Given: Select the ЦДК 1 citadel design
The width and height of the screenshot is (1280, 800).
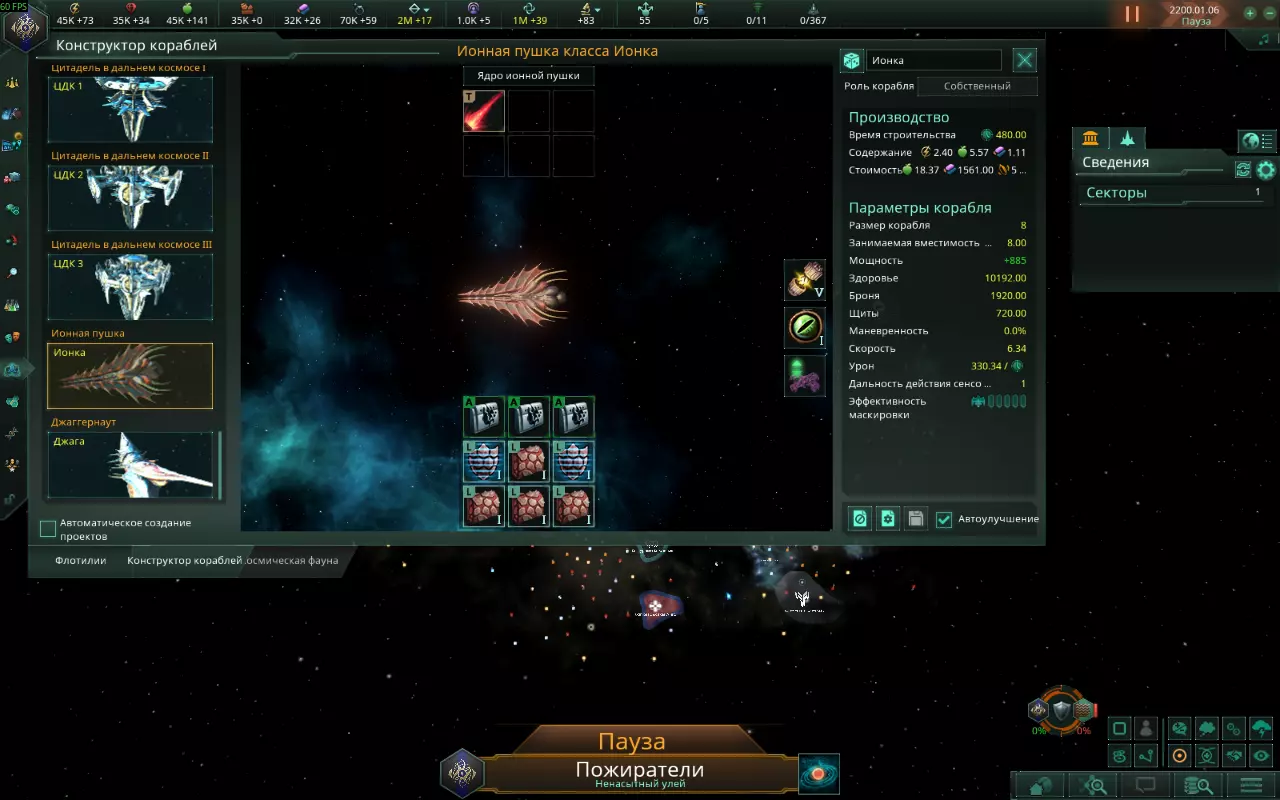Looking at the screenshot, I should [x=130, y=110].
